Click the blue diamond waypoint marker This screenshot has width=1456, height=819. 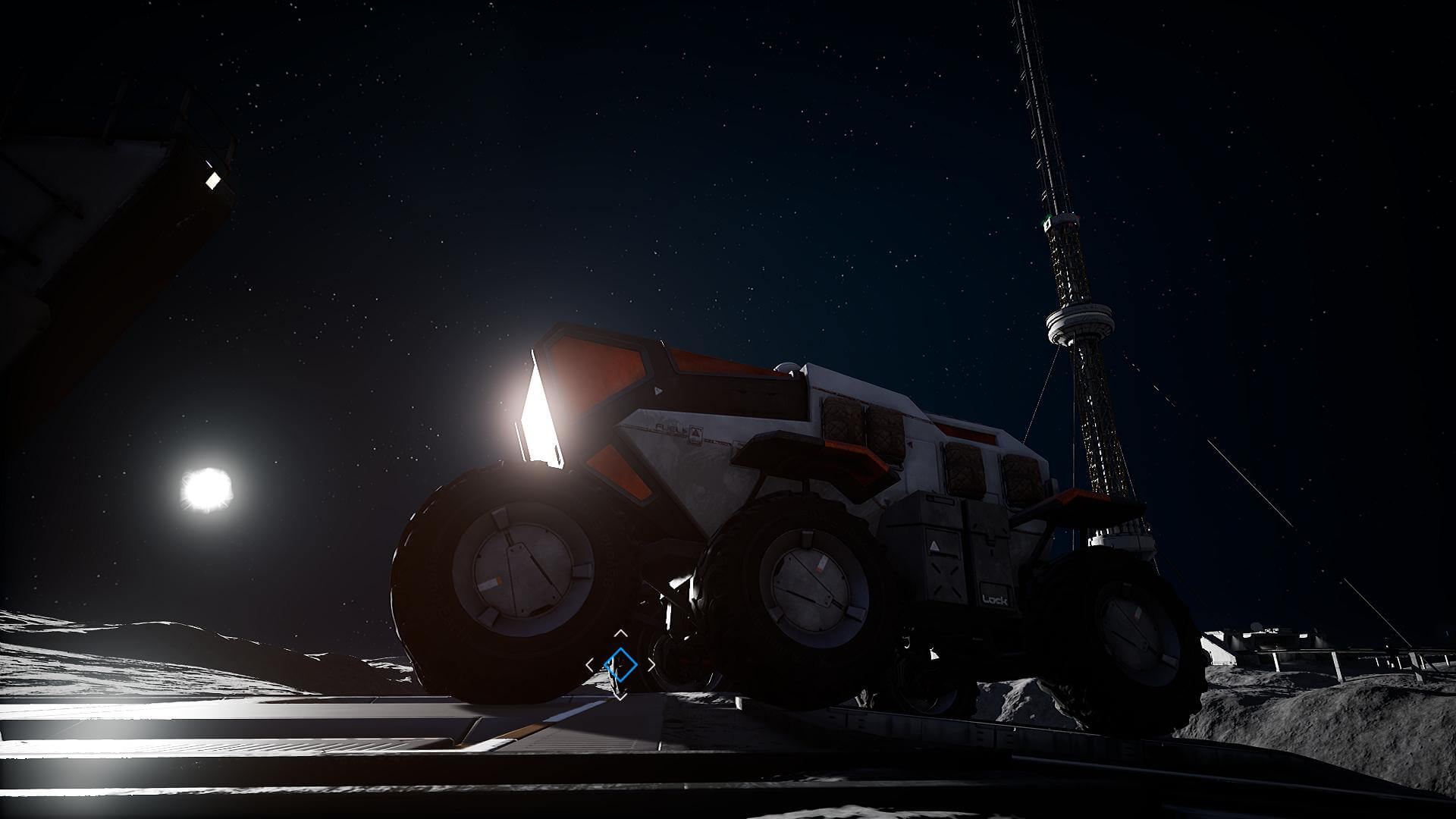click(620, 664)
